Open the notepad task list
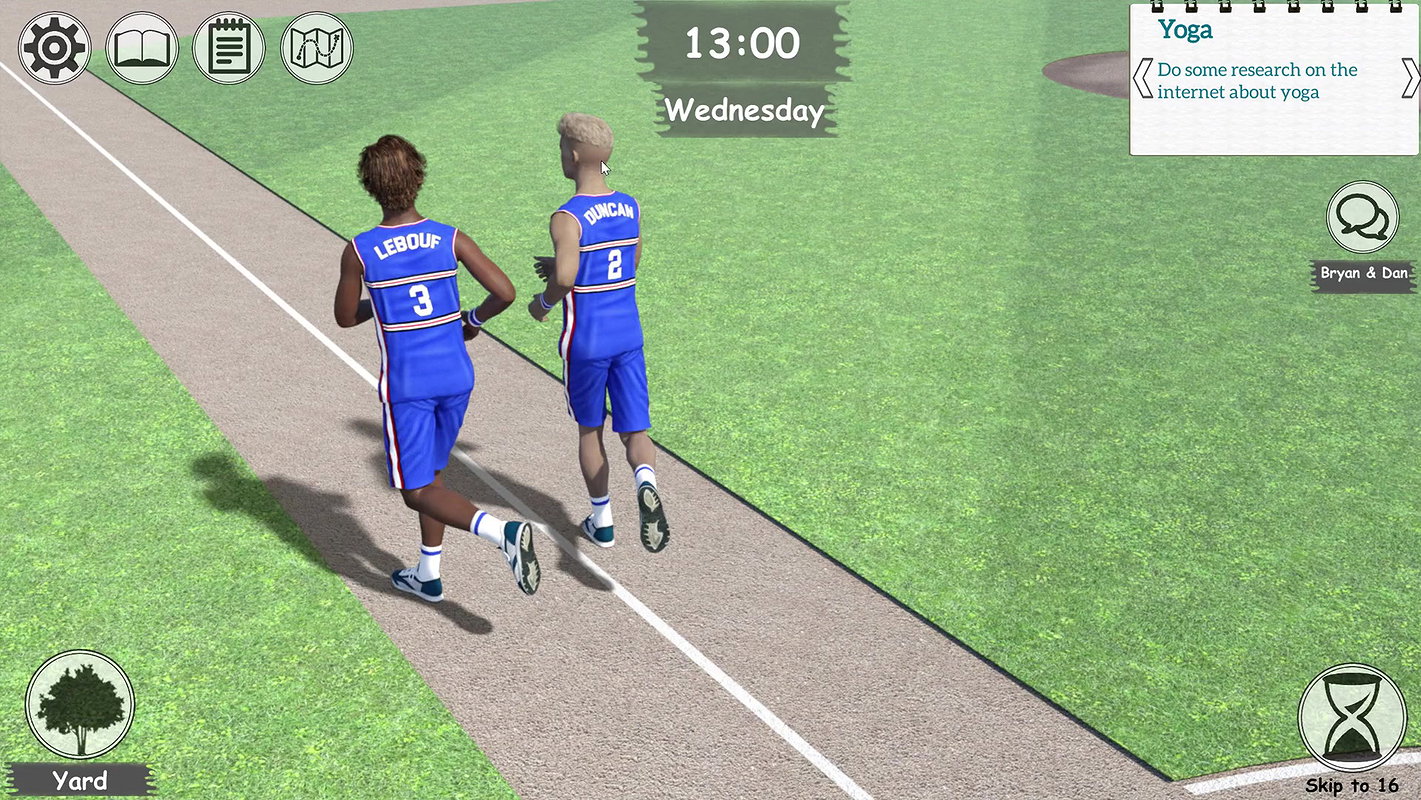The width and height of the screenshot is (1421, 800). point(229,48)
